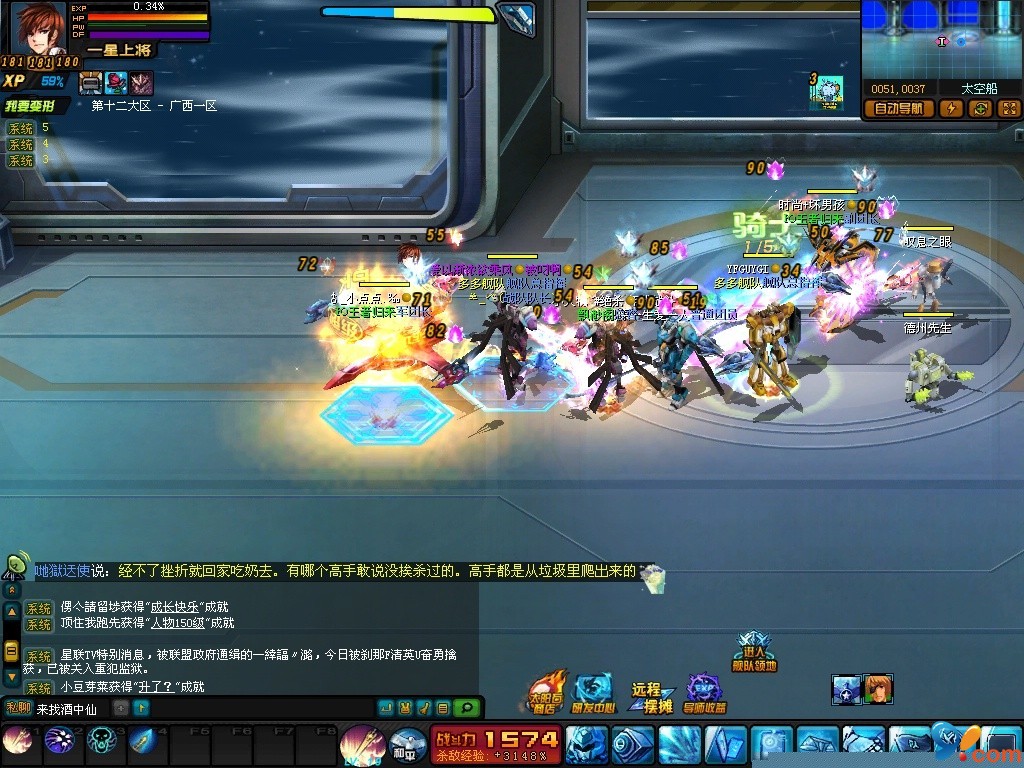Open the green magnifier search button
This screenshot has width=1024, height=768.
coord(465,708)
